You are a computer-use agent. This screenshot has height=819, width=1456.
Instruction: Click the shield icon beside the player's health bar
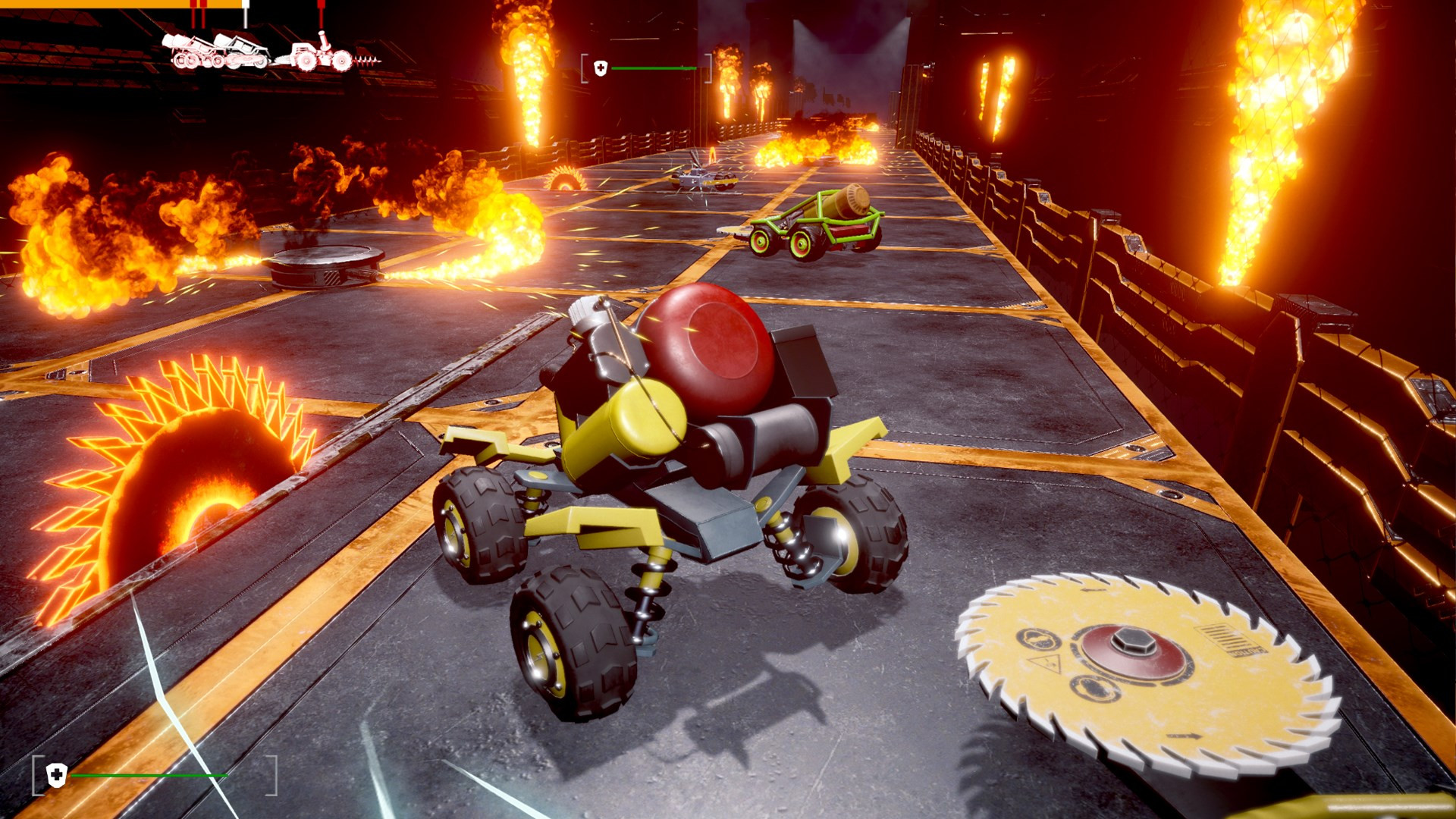[57, 775]
